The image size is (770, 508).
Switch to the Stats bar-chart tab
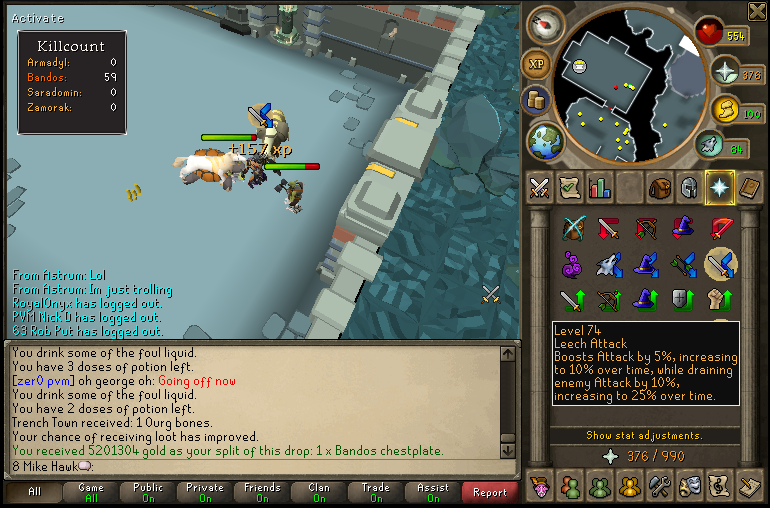coord(600,187)
